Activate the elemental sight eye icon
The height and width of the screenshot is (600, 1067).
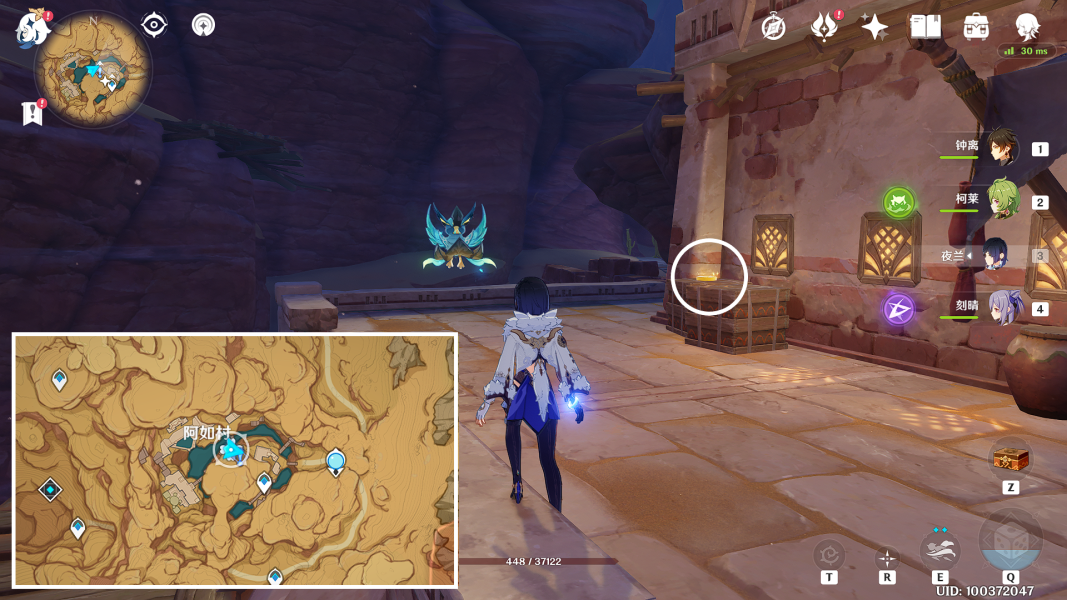click(154, 25)
